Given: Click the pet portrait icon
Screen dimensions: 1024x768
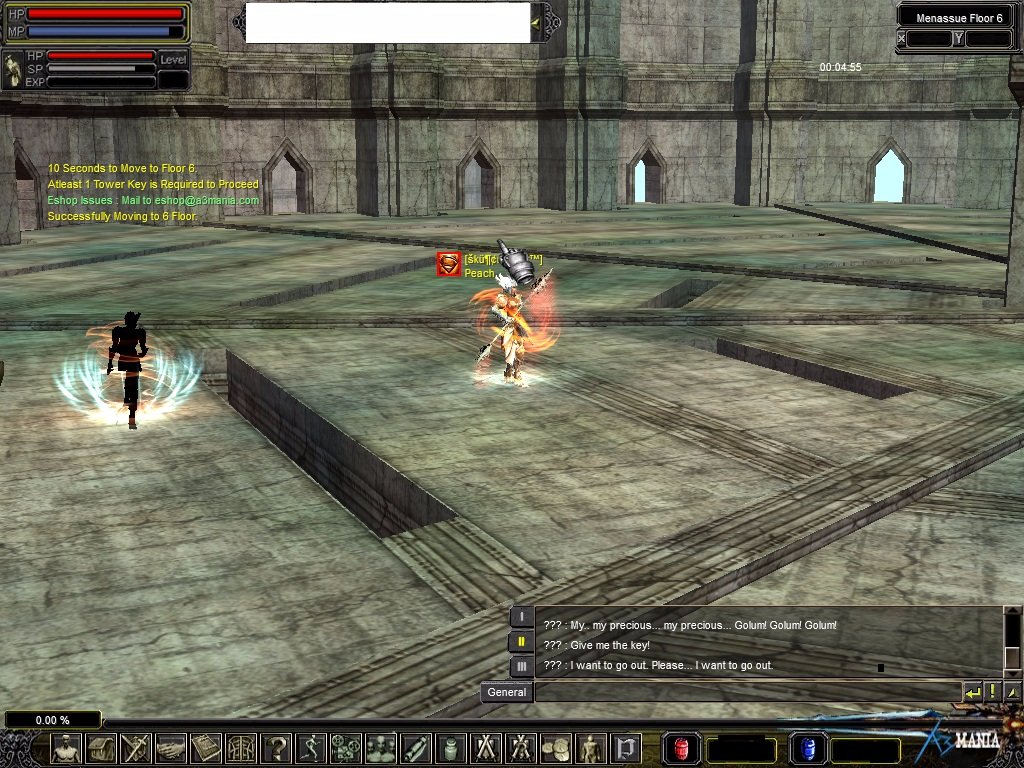Looking at the screenshot, I should coord(13,70).
